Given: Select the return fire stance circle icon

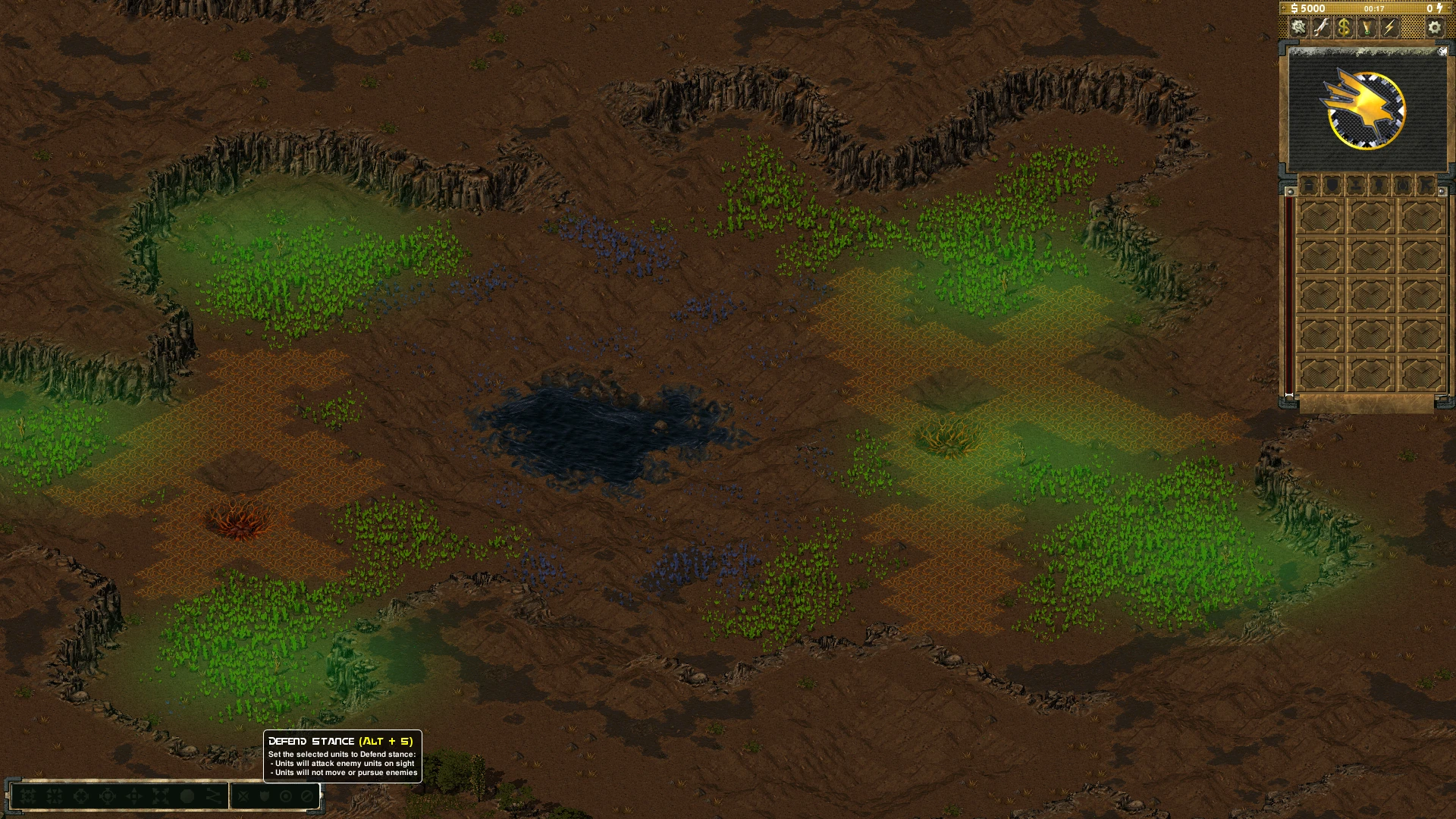Looking at the screenshot, I should 286,796.
